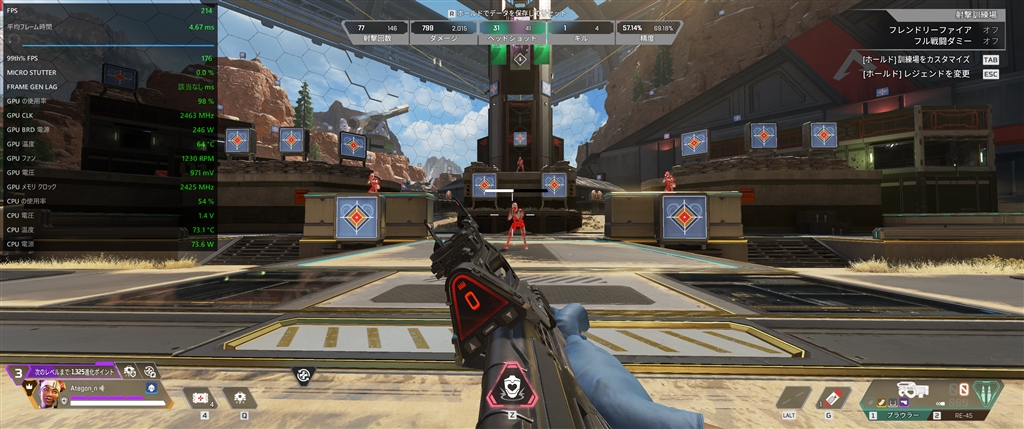Click the Lifeline legend portrait
This screenshot has height=429, width=1024.
click(51, 395)
